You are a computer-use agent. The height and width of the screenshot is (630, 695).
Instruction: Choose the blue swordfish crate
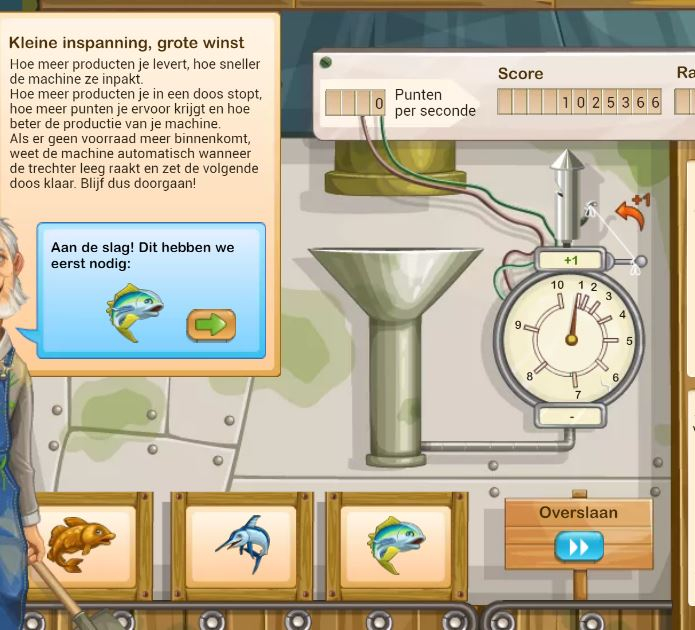pos(242,545)
